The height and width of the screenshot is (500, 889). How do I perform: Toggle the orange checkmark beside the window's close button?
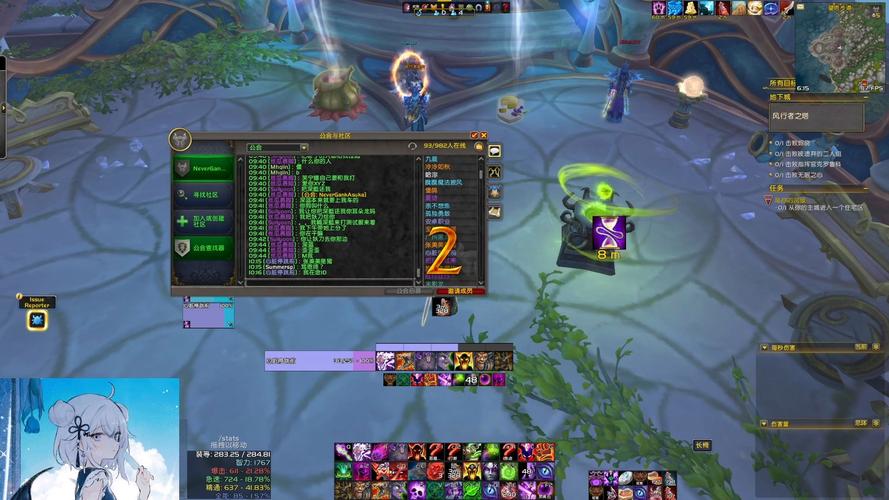(474, 135)
